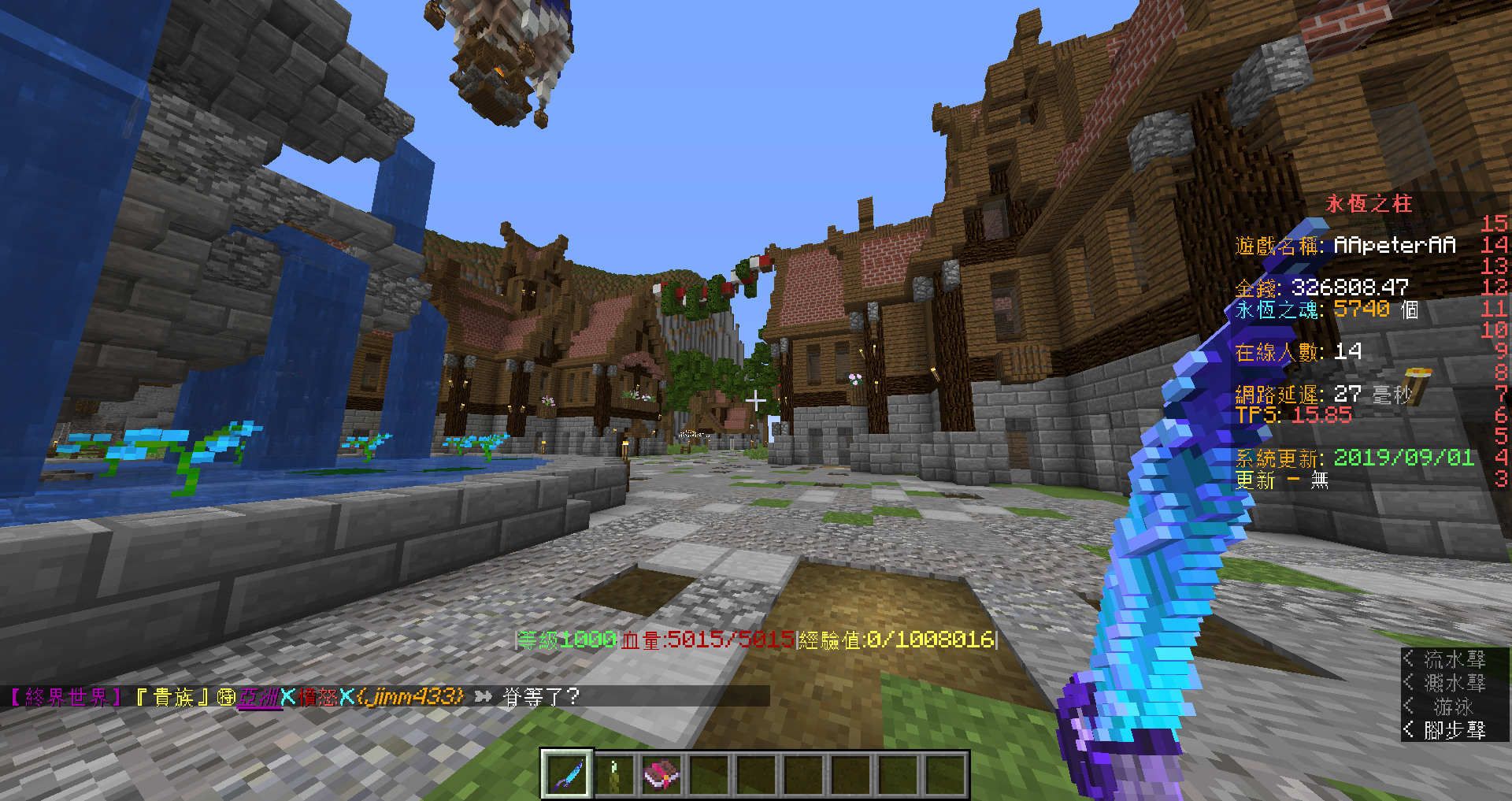Expand the 『貴族』 rank badge in chat
Screen dimensions: 1512x801
[173, 696]
